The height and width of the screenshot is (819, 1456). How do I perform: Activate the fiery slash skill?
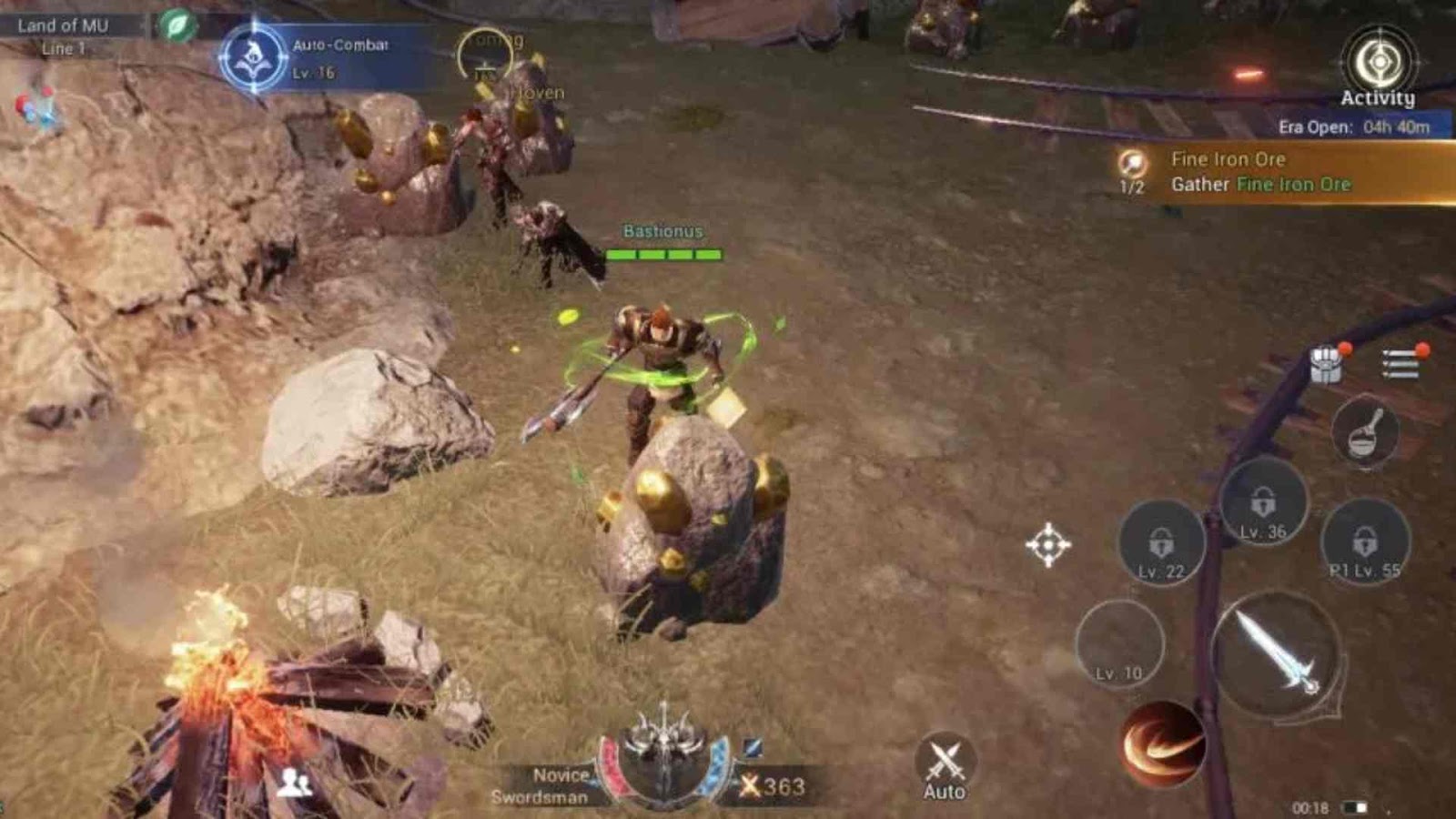[1160, 743]
